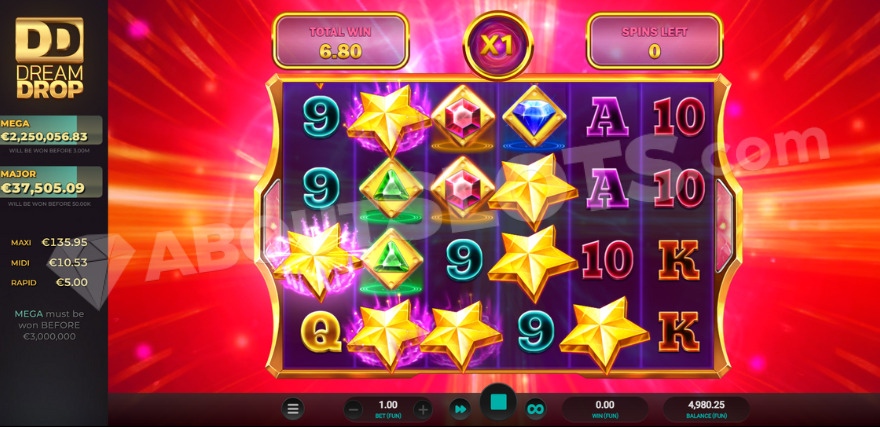Open autoplay with the infinity button
880x427 pixels.
[x=535, y=408]
